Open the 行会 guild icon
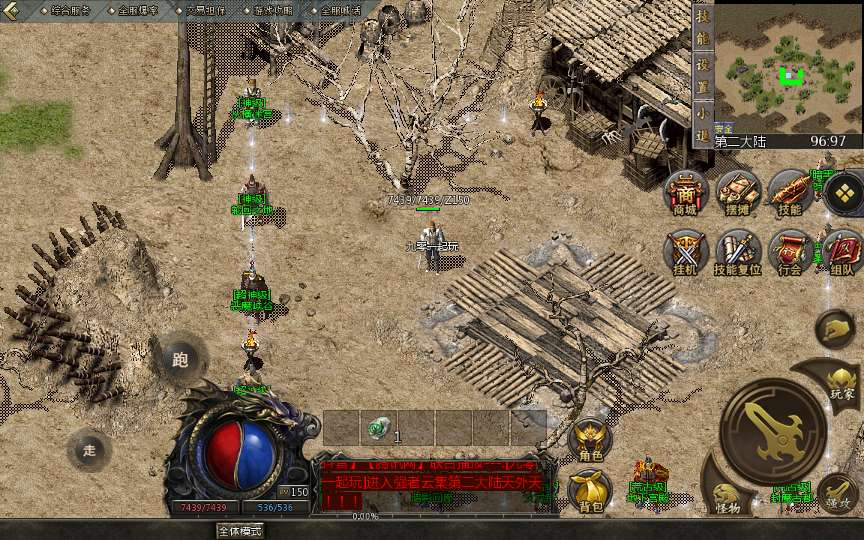 pyautogui.click(x=790, y=253)
